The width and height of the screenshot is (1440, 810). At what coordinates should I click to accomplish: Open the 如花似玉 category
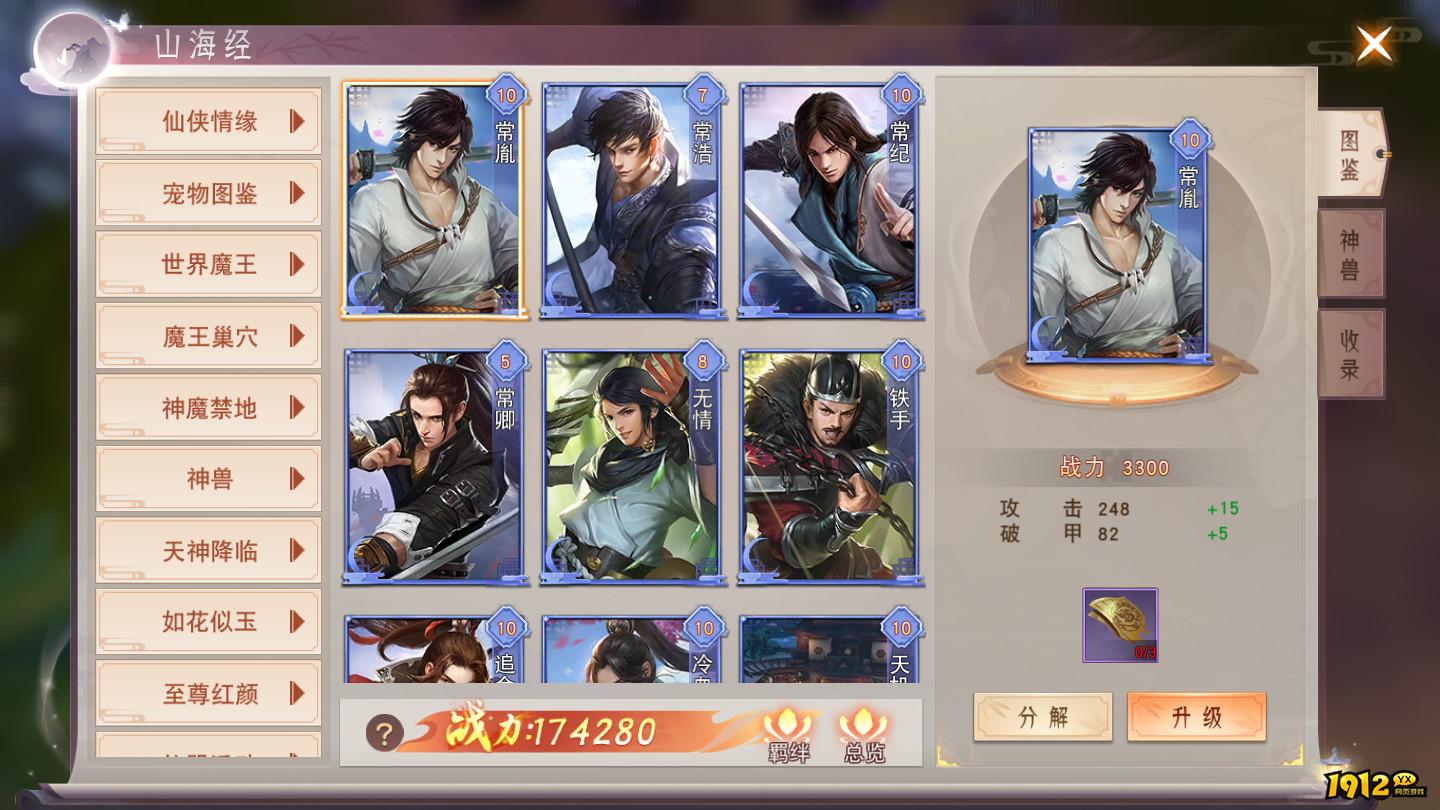point(208,621)
